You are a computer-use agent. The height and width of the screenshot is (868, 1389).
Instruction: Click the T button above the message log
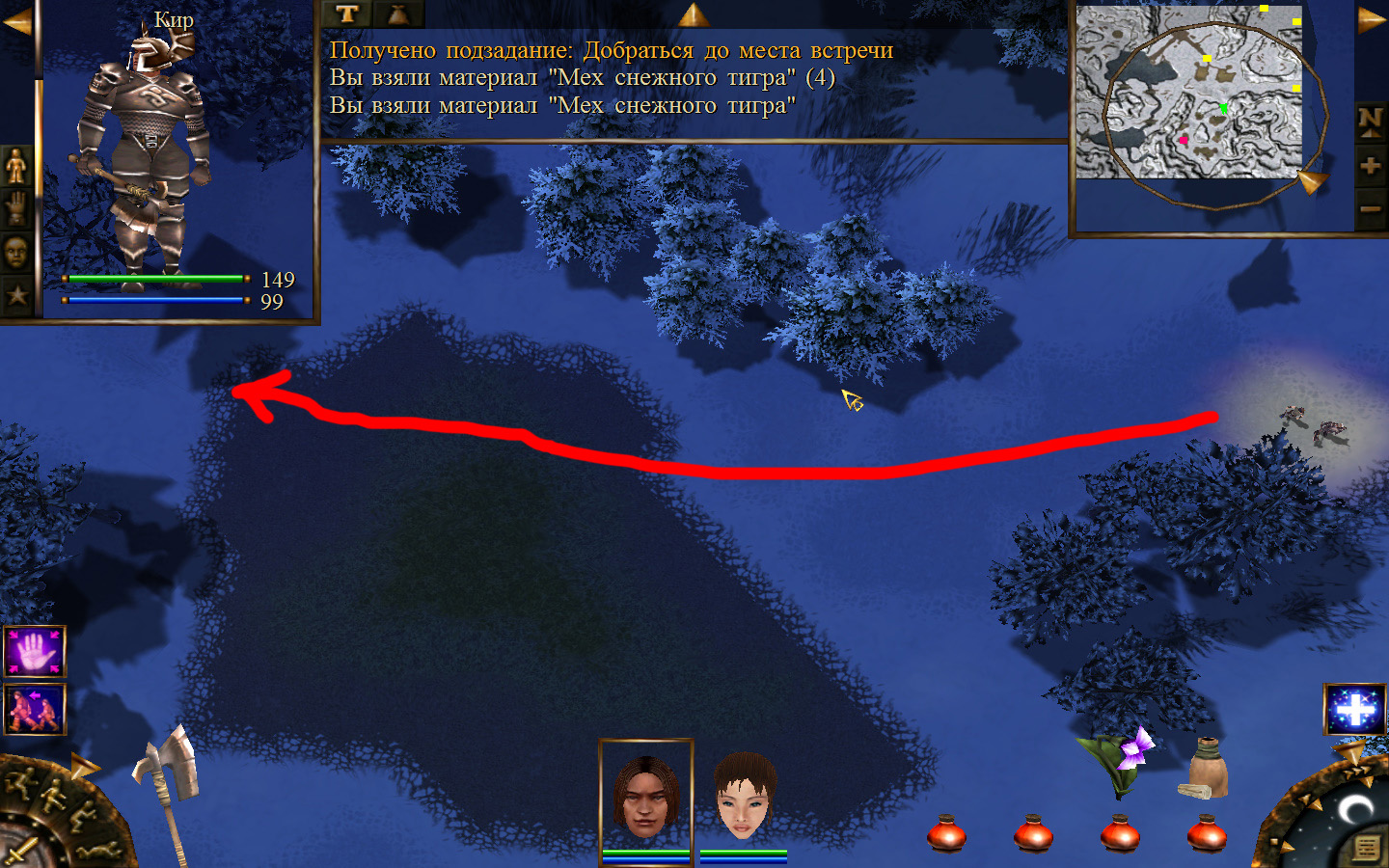click(347, 14)
